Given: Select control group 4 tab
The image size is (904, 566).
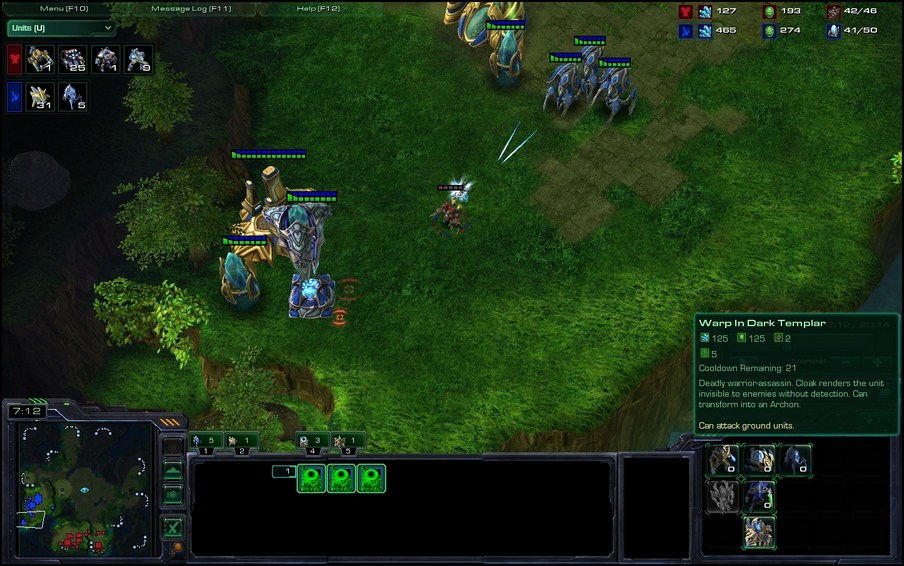Looking at the screenshot, I should tap(312, 441).
